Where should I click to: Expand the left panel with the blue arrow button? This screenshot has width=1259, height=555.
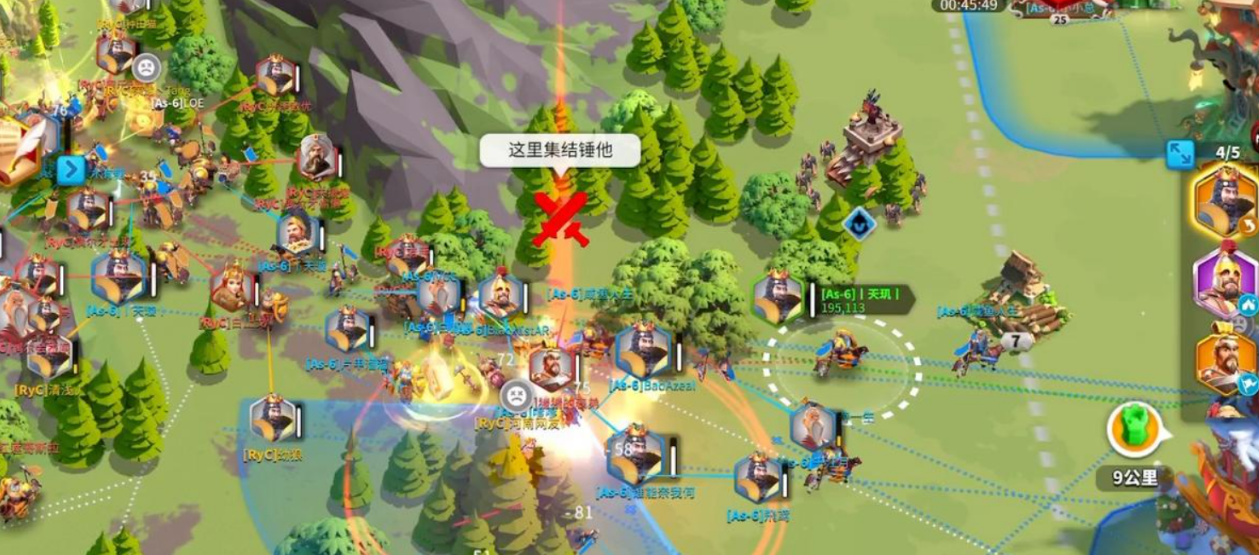tap(70, 170)
